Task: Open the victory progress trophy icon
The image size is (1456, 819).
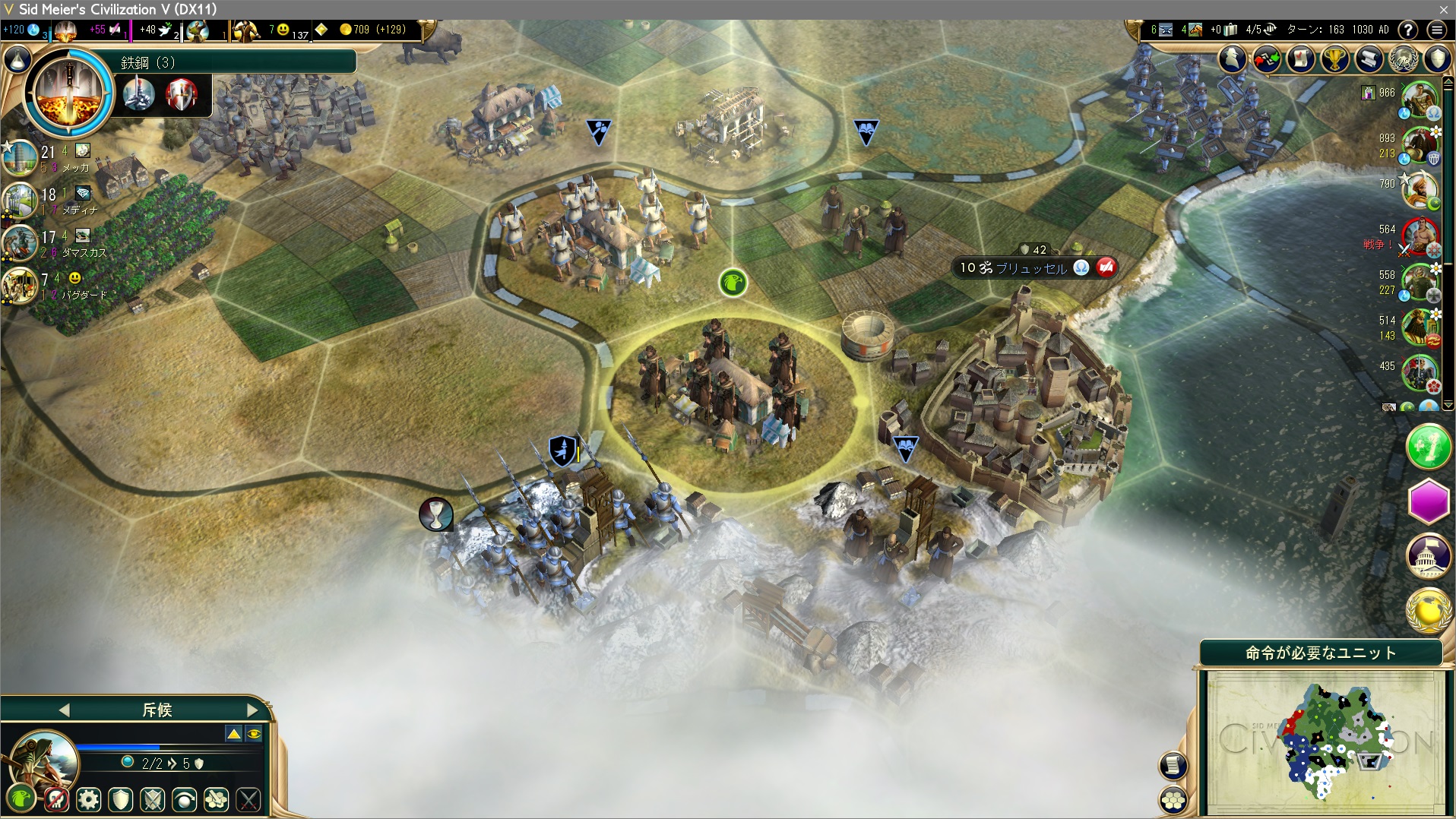Action: [1334, 59]
